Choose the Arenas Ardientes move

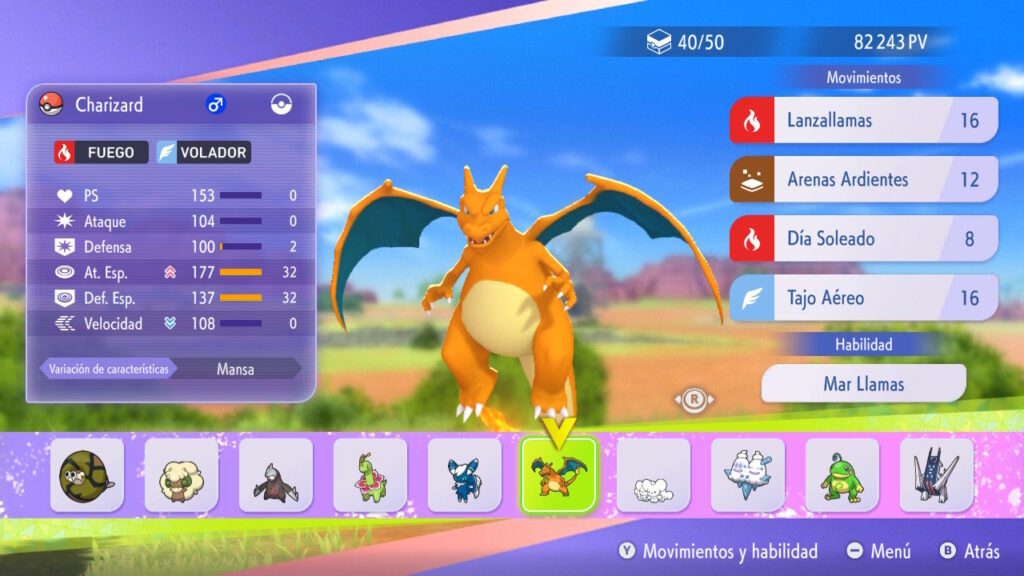point(863,180)
